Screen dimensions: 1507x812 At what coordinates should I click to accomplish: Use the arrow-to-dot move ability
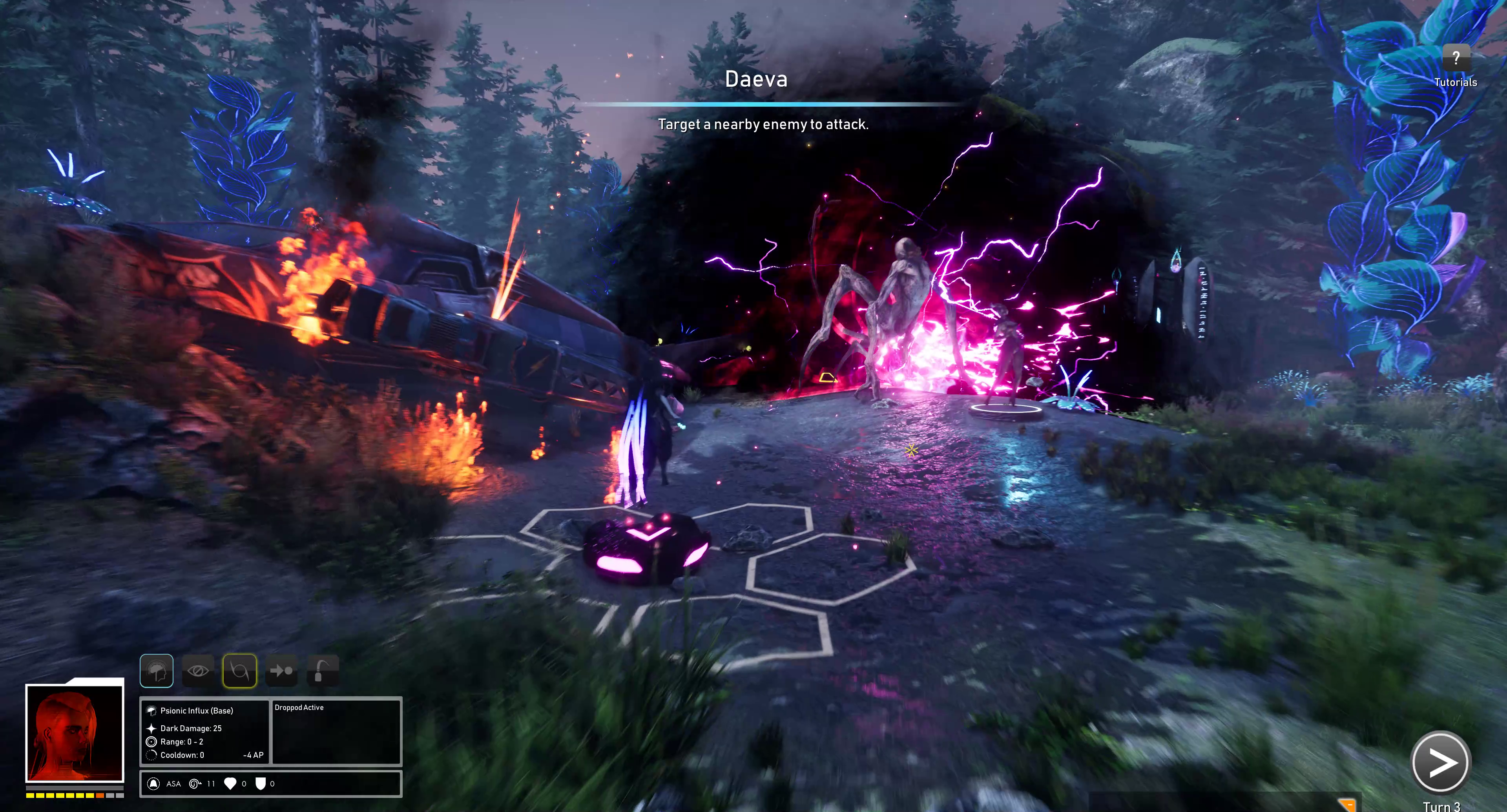[x=281, y=670]
